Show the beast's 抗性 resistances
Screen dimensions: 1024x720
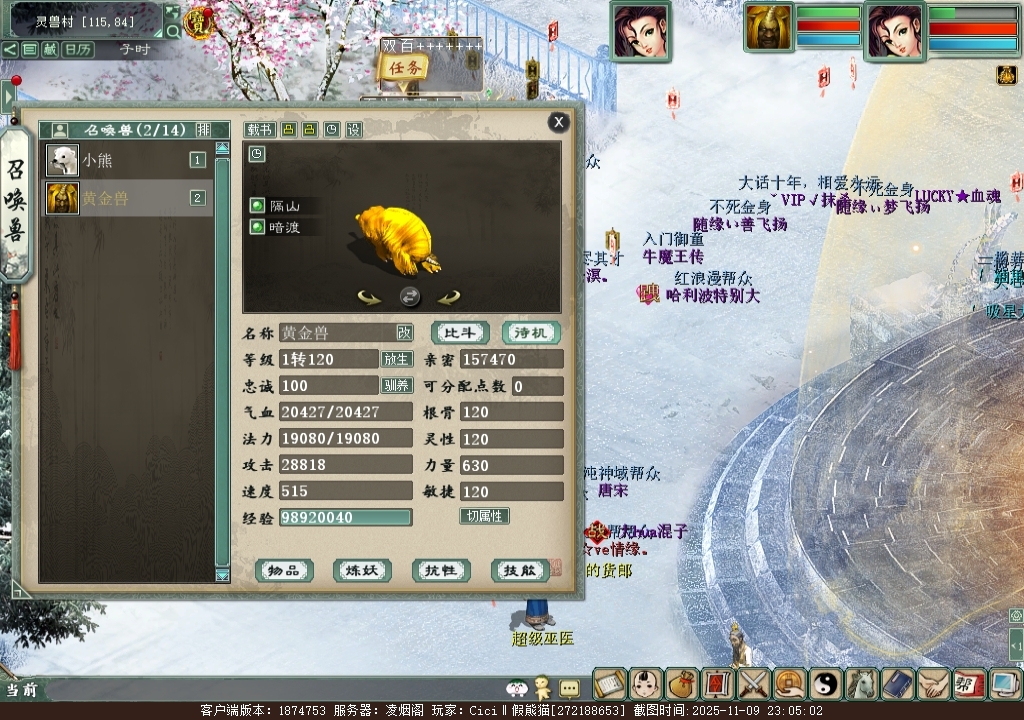coord(441,570)
